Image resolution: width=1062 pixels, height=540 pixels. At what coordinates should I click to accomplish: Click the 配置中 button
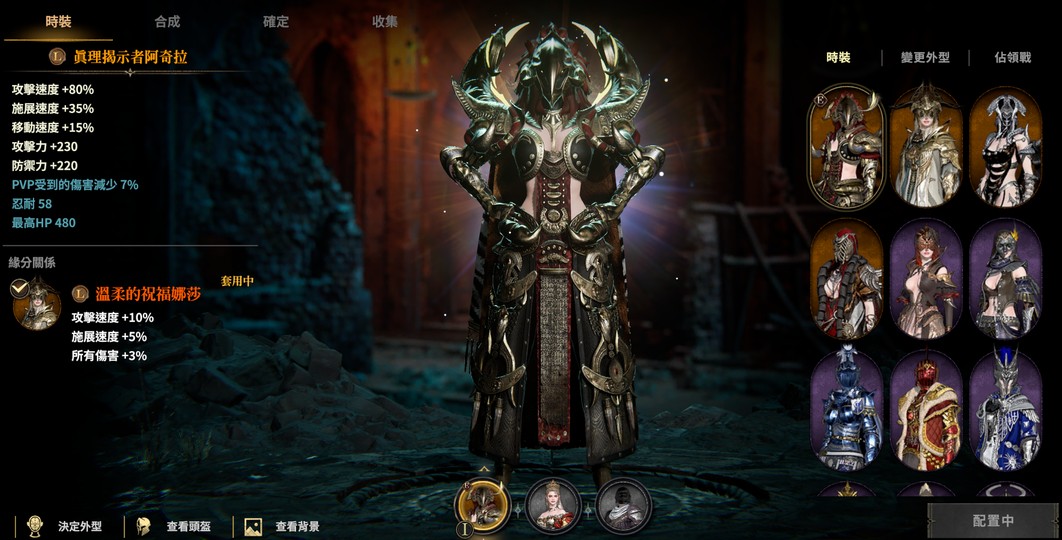(x=992, y=521)
